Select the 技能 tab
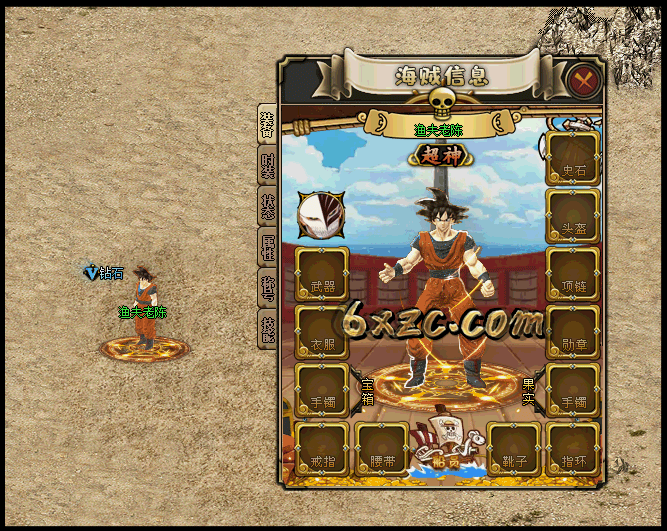 267,331
